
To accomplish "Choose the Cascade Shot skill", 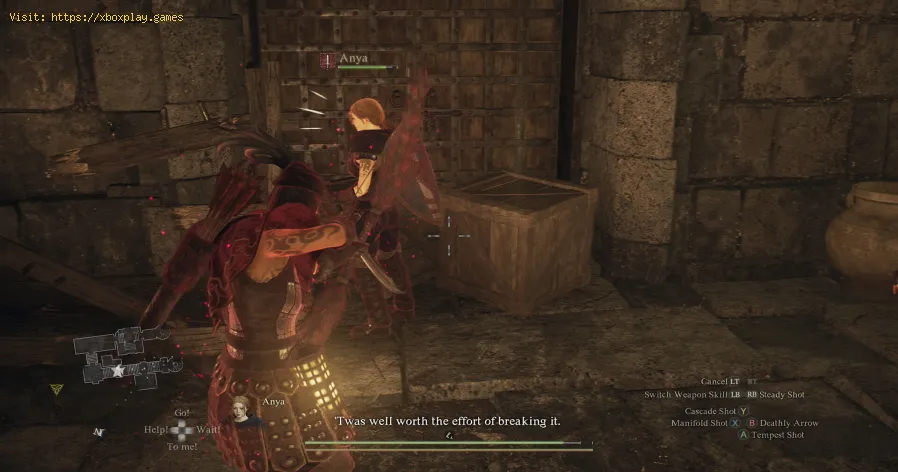I will coord(715,411).
